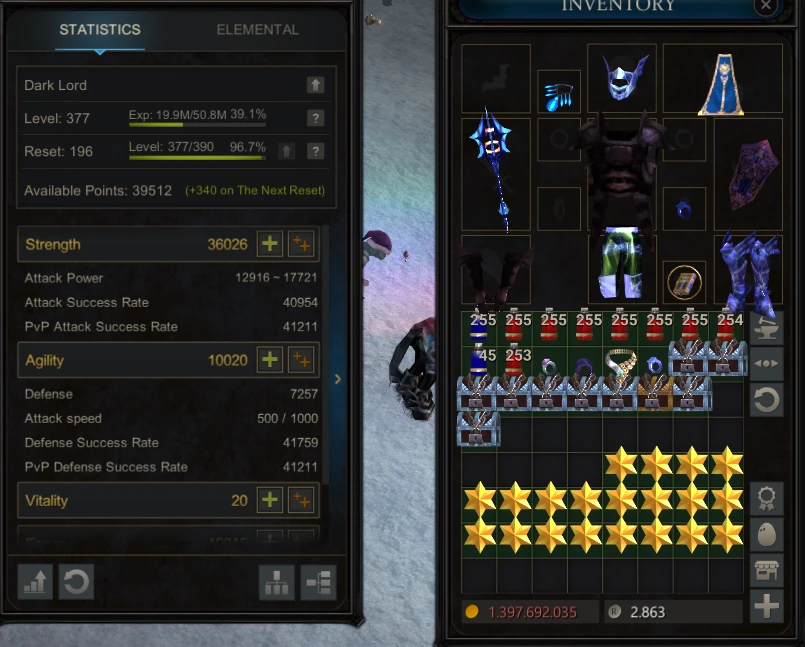Click the reset stats circular arrow button
Viewport: 805px width, 647px height.
tap(75, 582)
